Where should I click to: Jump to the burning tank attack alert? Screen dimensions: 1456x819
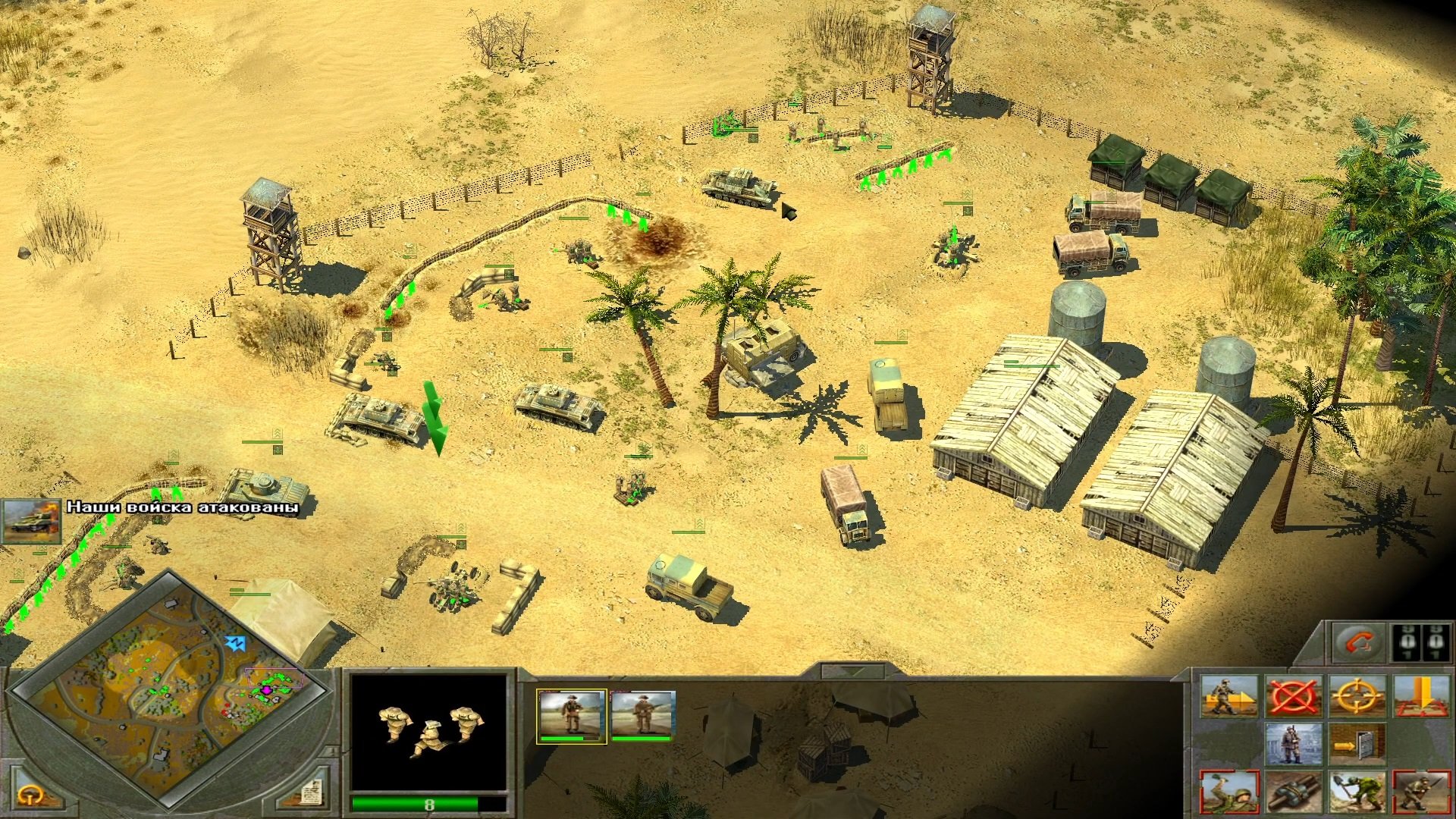tap(32, 521)
